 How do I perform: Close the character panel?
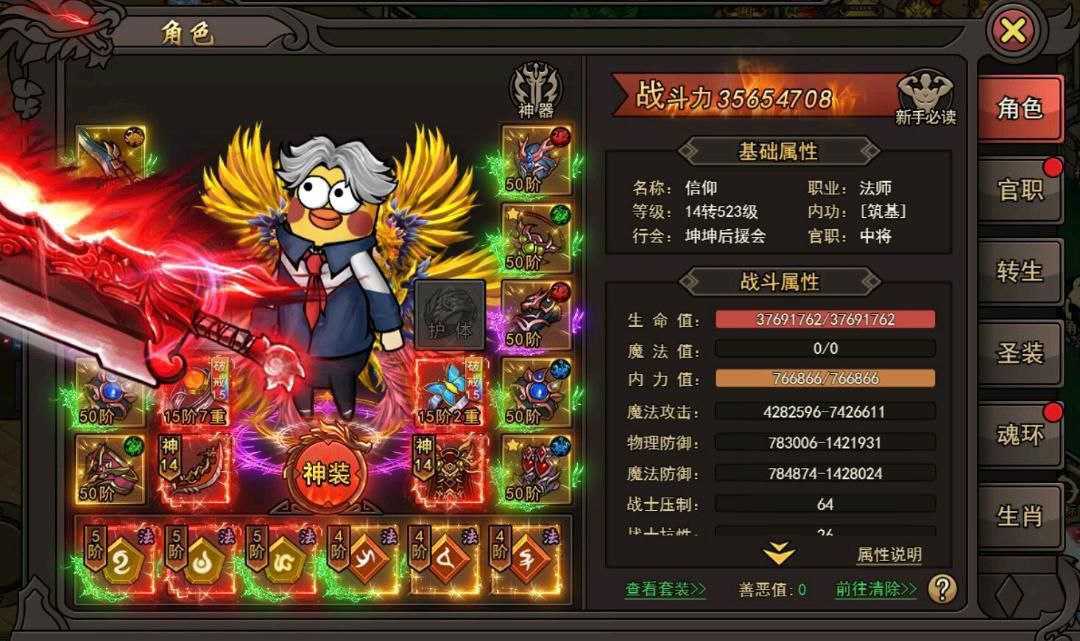tap(1013, 31)
